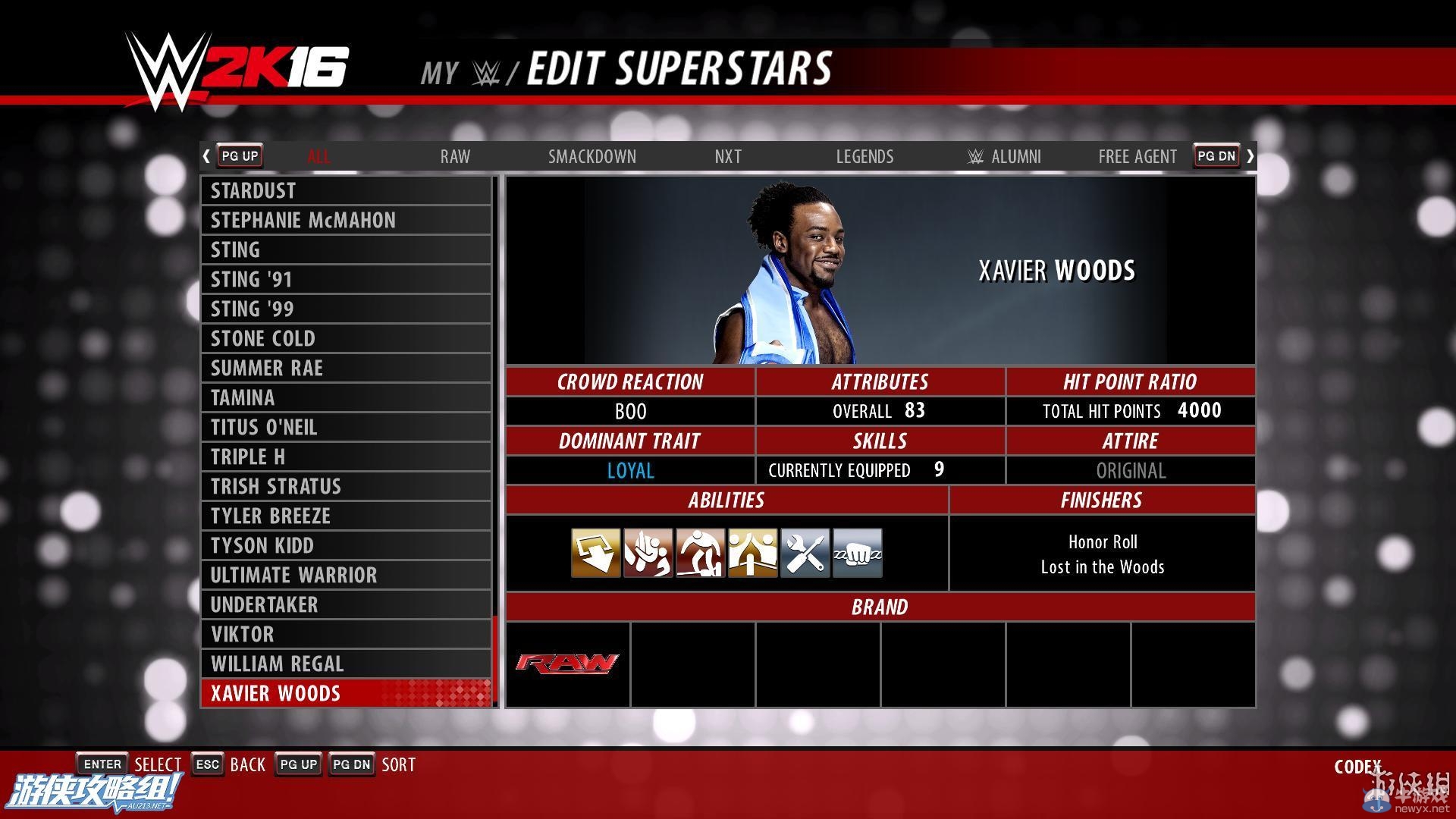
Task: Open previous roster page with PG UP
Action: pos(239,155)
